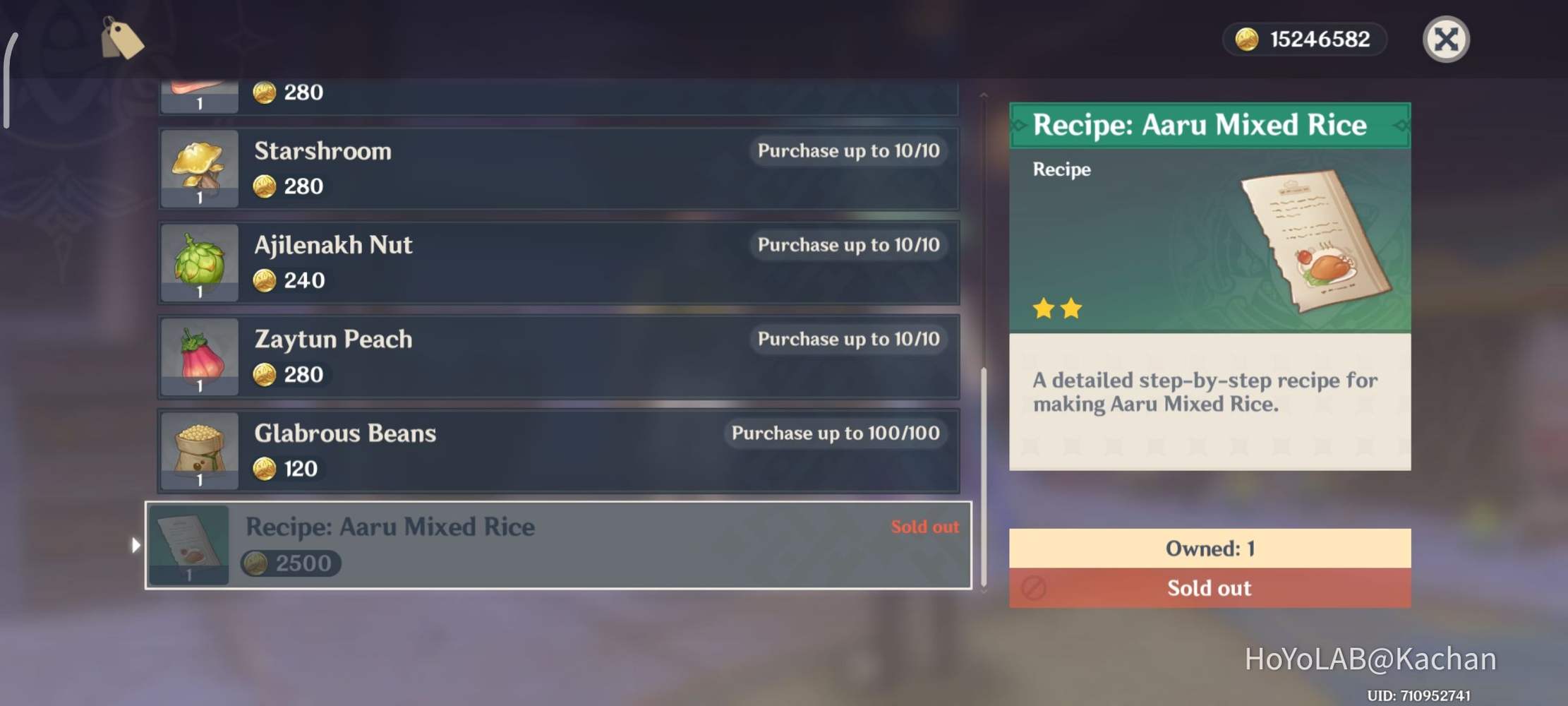Viewport: 1568px width, 706px height.
Task: Click the Recipe: Aaru Mixed Rice scroll icon
Action: (x=189, y=544)
